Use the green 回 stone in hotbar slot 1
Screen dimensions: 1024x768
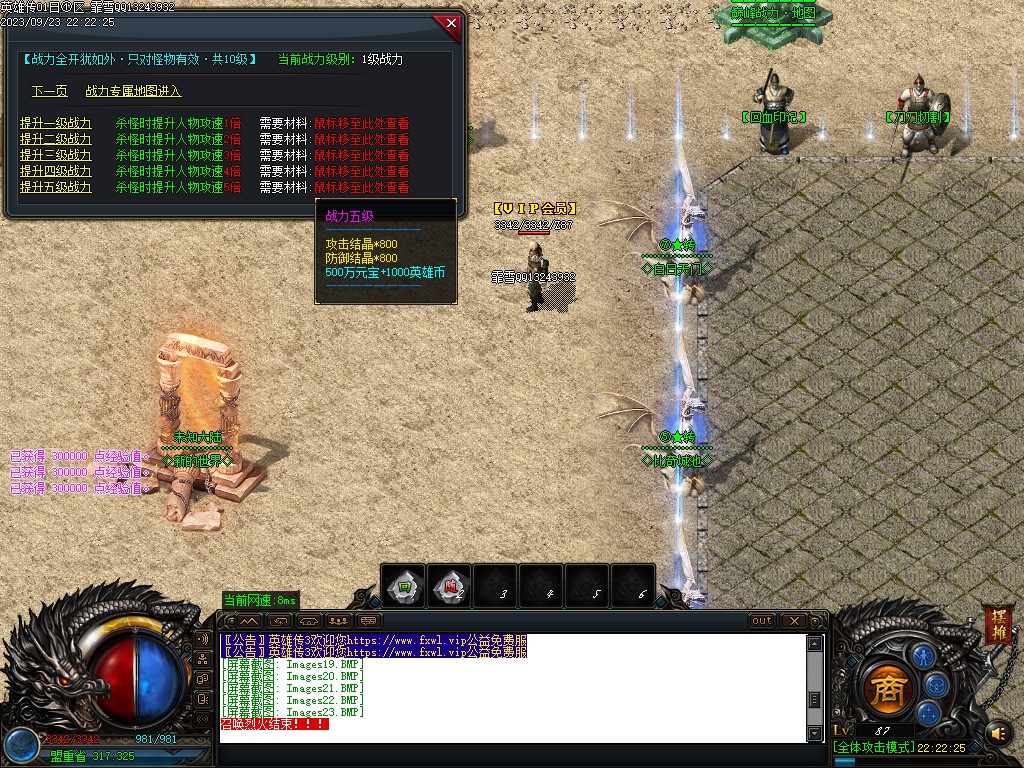[403, 586]
